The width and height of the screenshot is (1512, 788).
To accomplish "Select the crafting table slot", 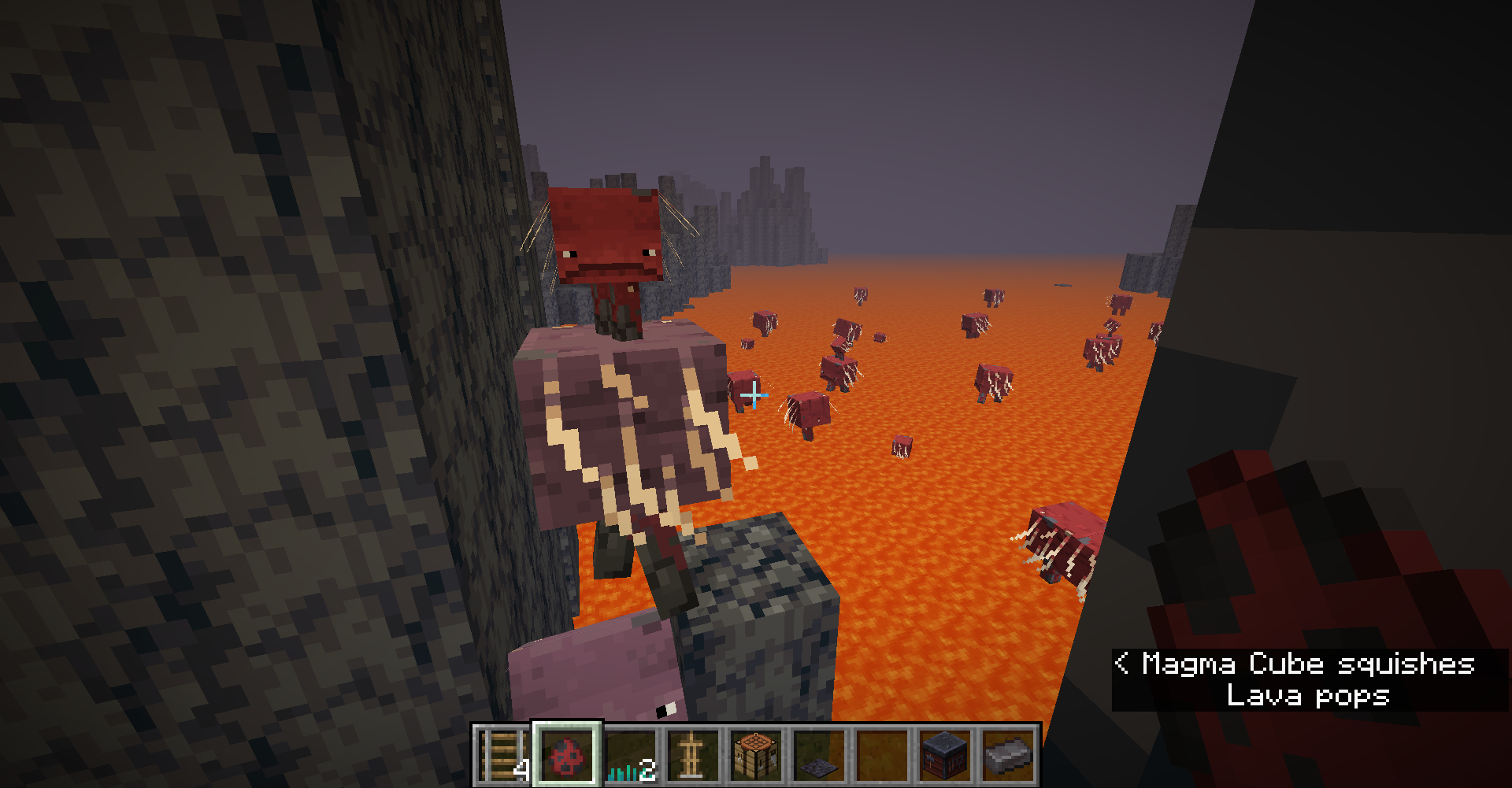I will pyautogui.click(x=756, y=755).
